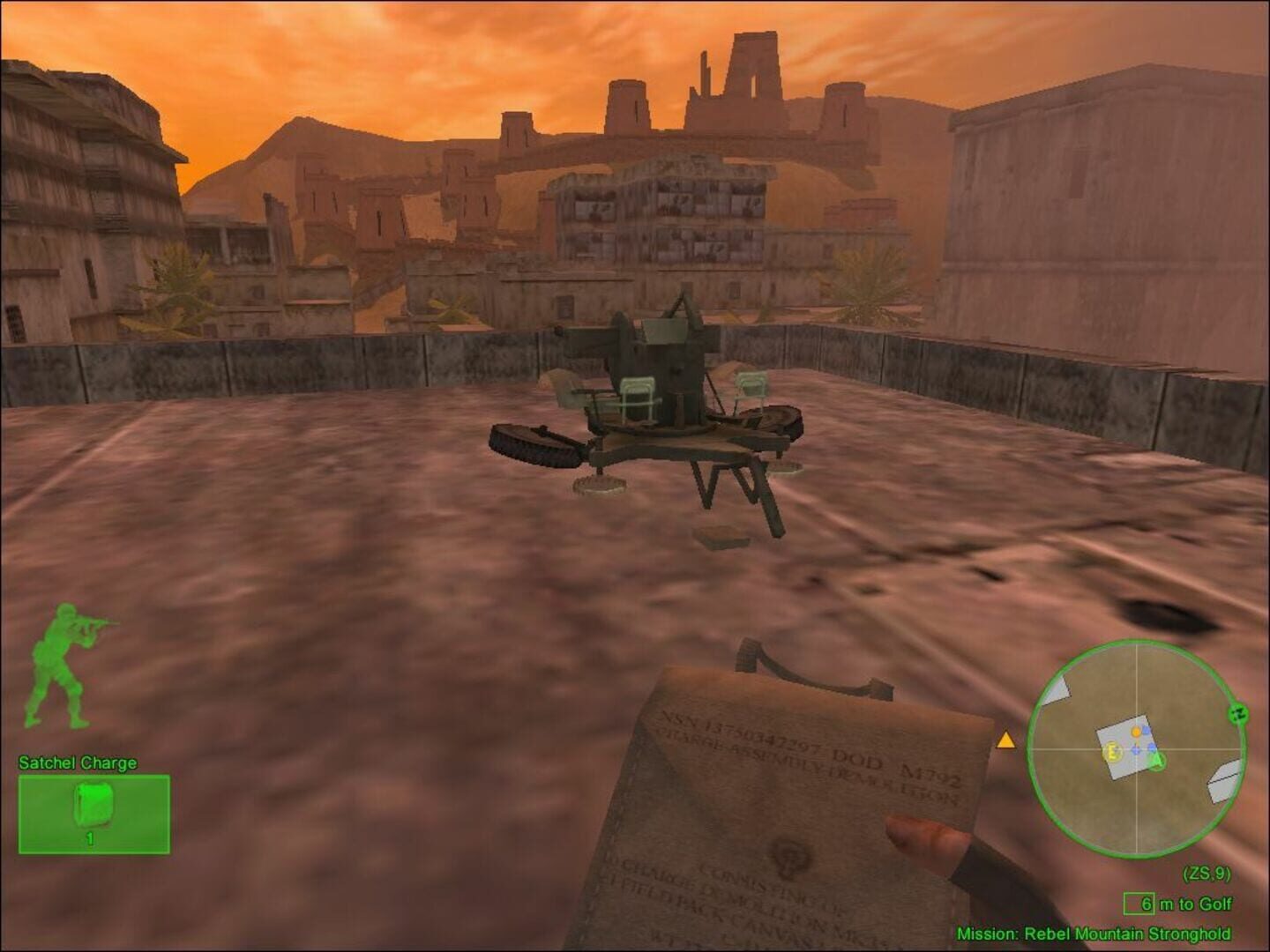Select the green 'N' compass marker on minimap edge

click(1238, 714)
